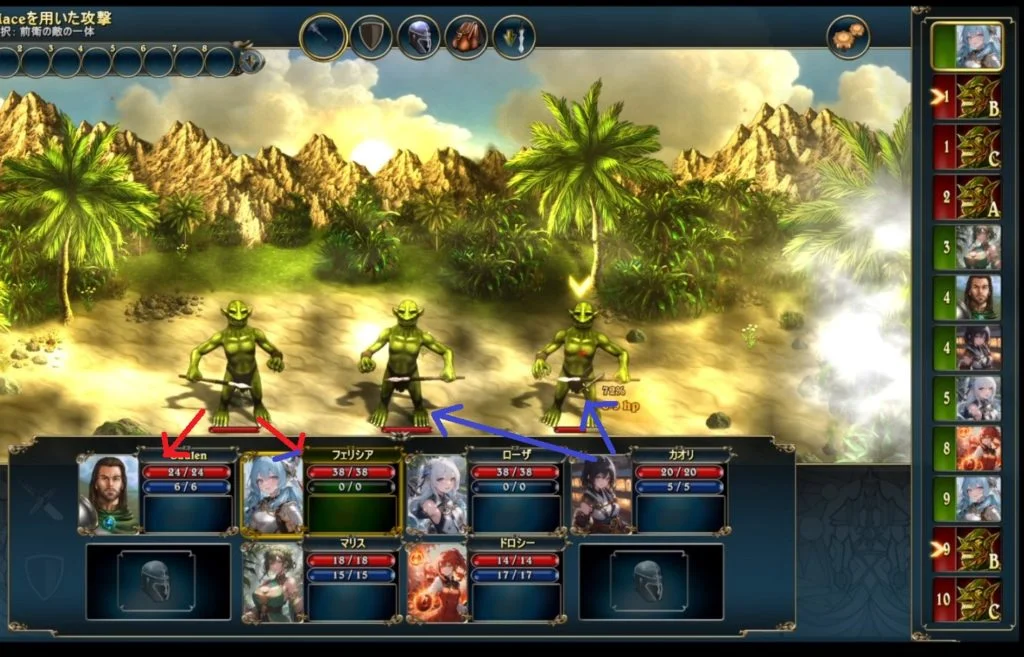Screen dimensions: 1024x657
Task: Open the item bag action
Action: (466, 37)
